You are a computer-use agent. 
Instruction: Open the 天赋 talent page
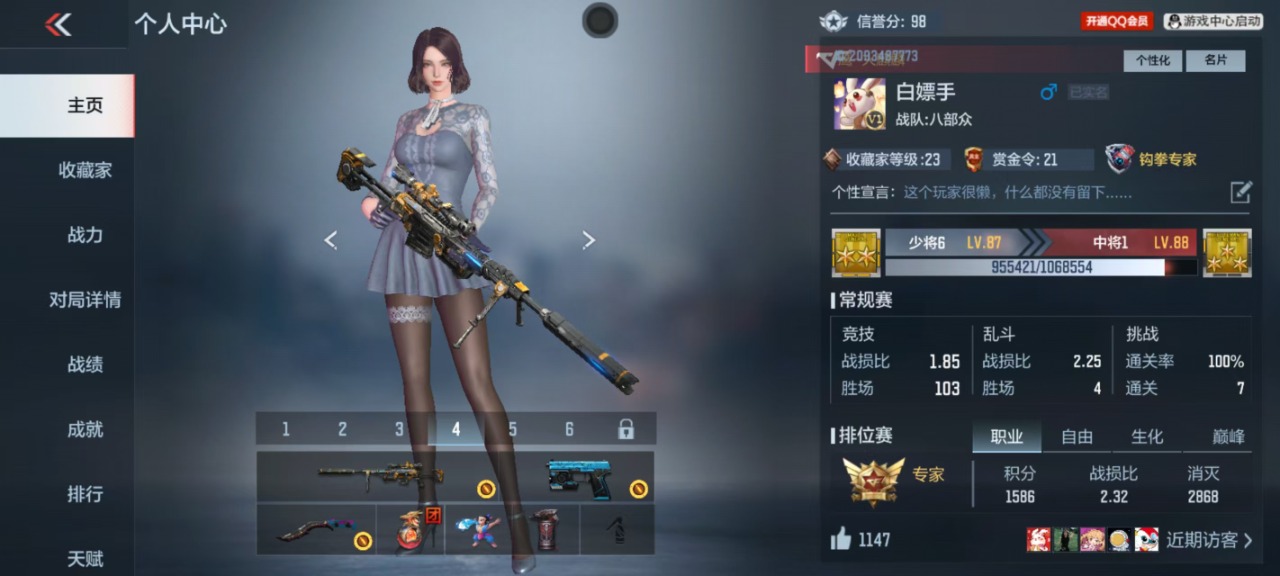coord(85,558)
